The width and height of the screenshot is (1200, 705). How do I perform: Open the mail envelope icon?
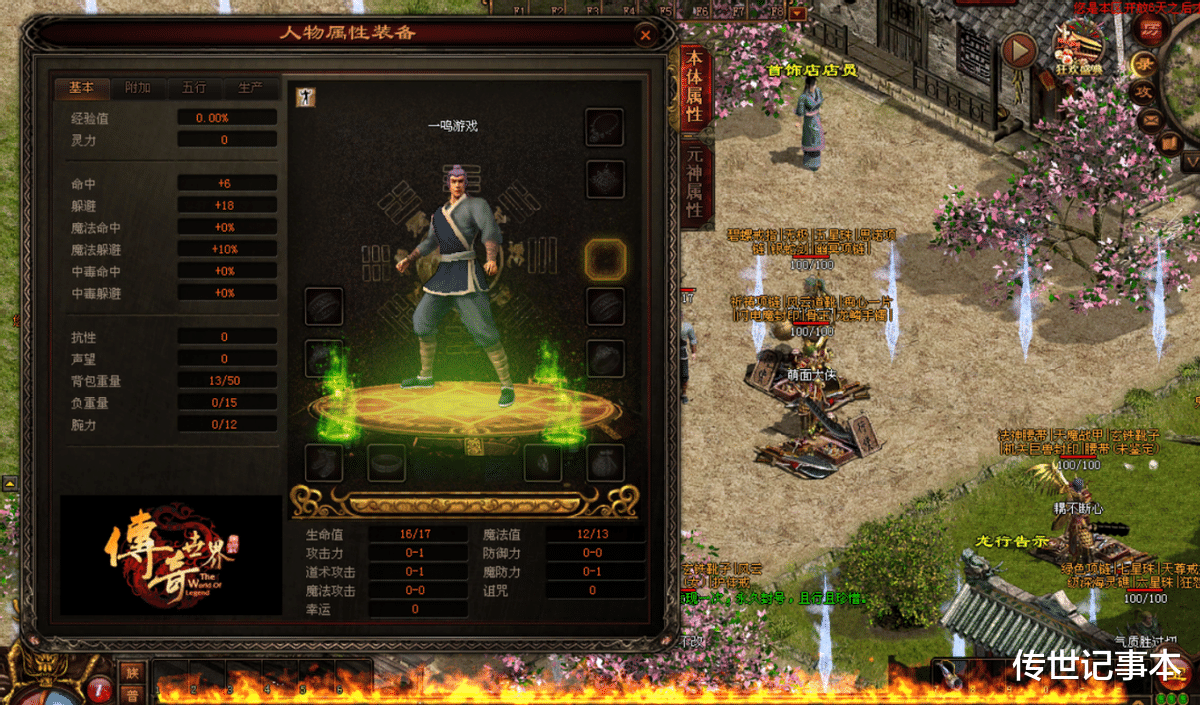tap(1153, 121)
